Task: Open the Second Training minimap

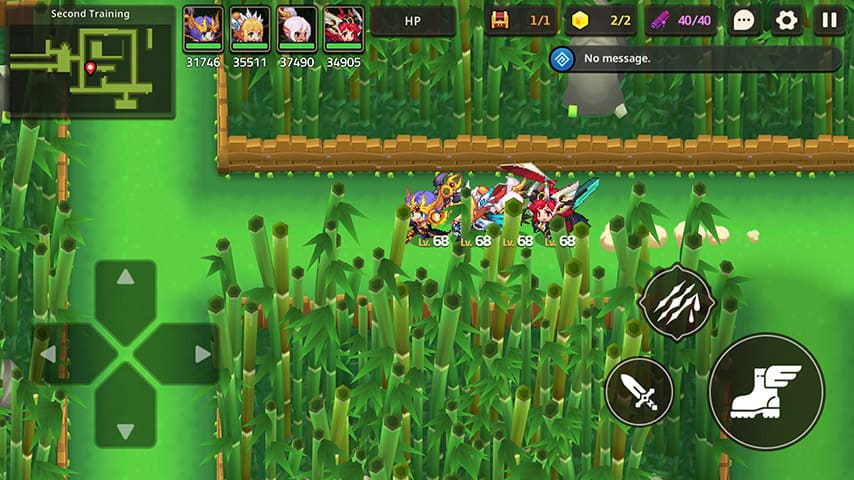Action: 88,62
